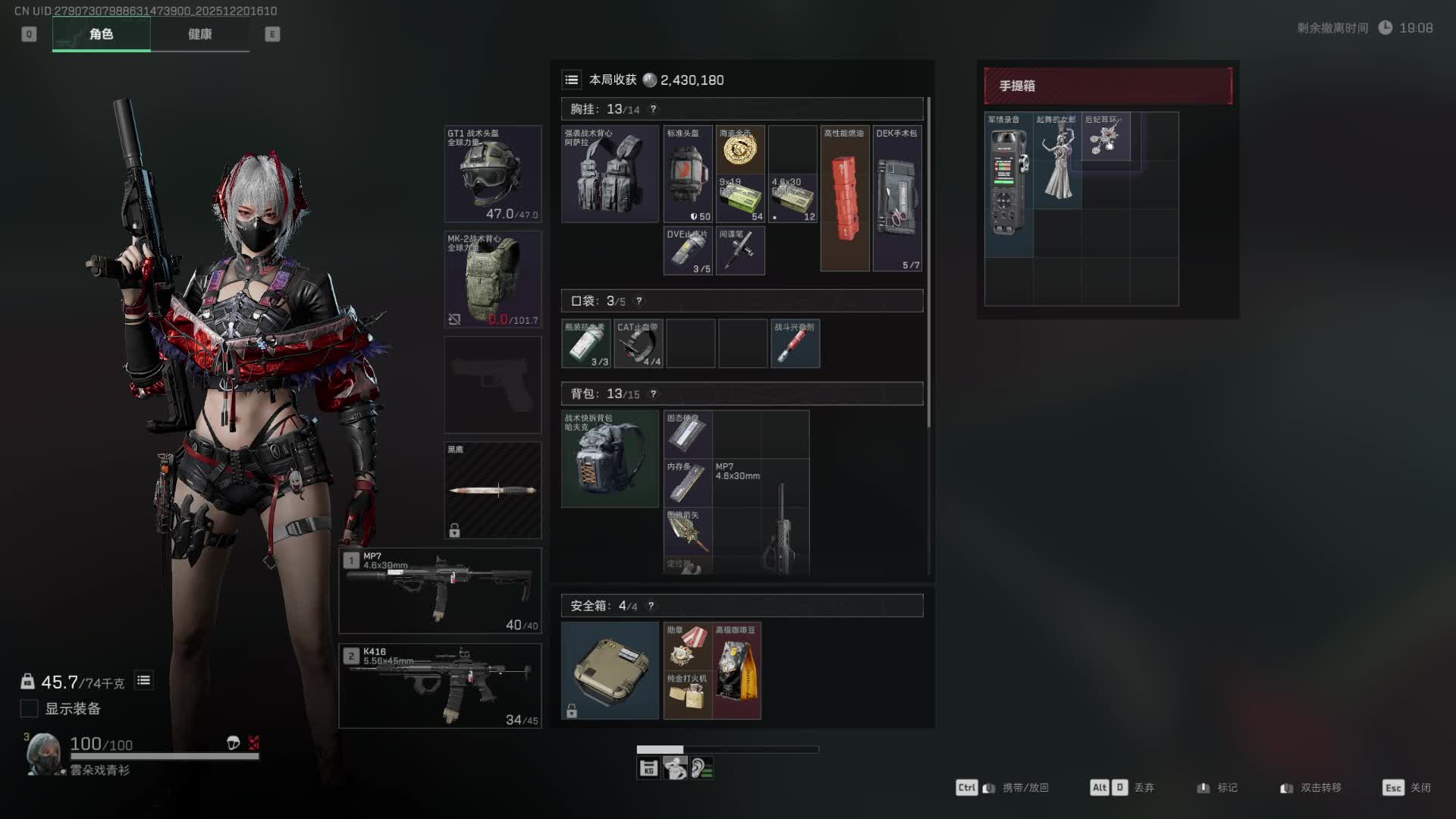Select the 战斗兴奋剂 stimulant injector

coord(795,344)
